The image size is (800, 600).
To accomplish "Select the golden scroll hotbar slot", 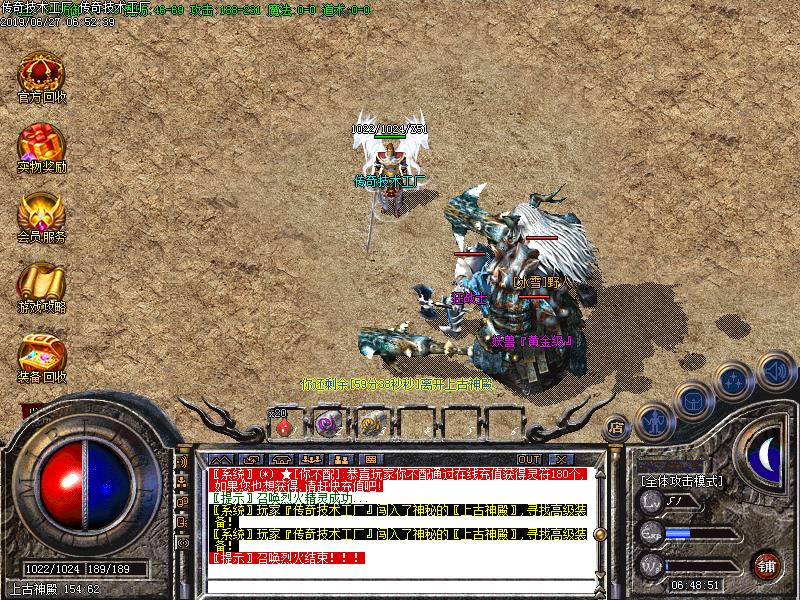I will coord(370,425).
